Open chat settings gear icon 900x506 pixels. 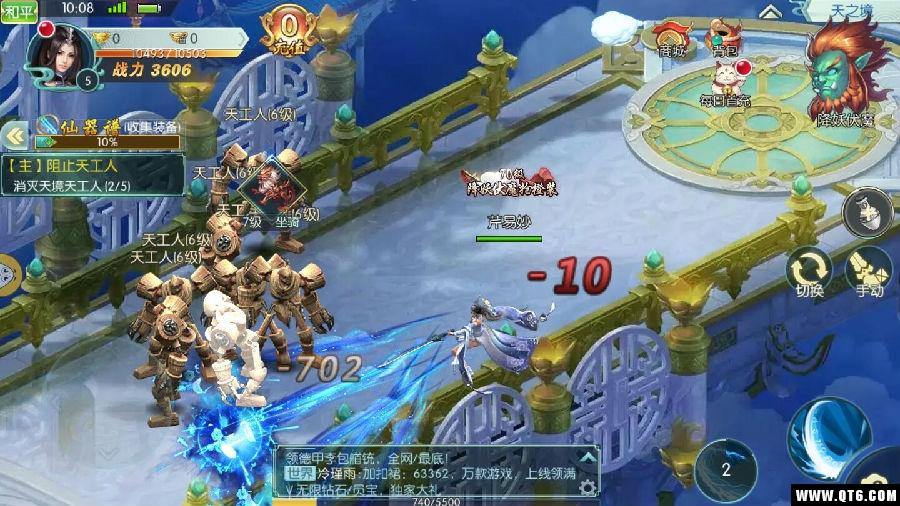(x=586, y=487)
